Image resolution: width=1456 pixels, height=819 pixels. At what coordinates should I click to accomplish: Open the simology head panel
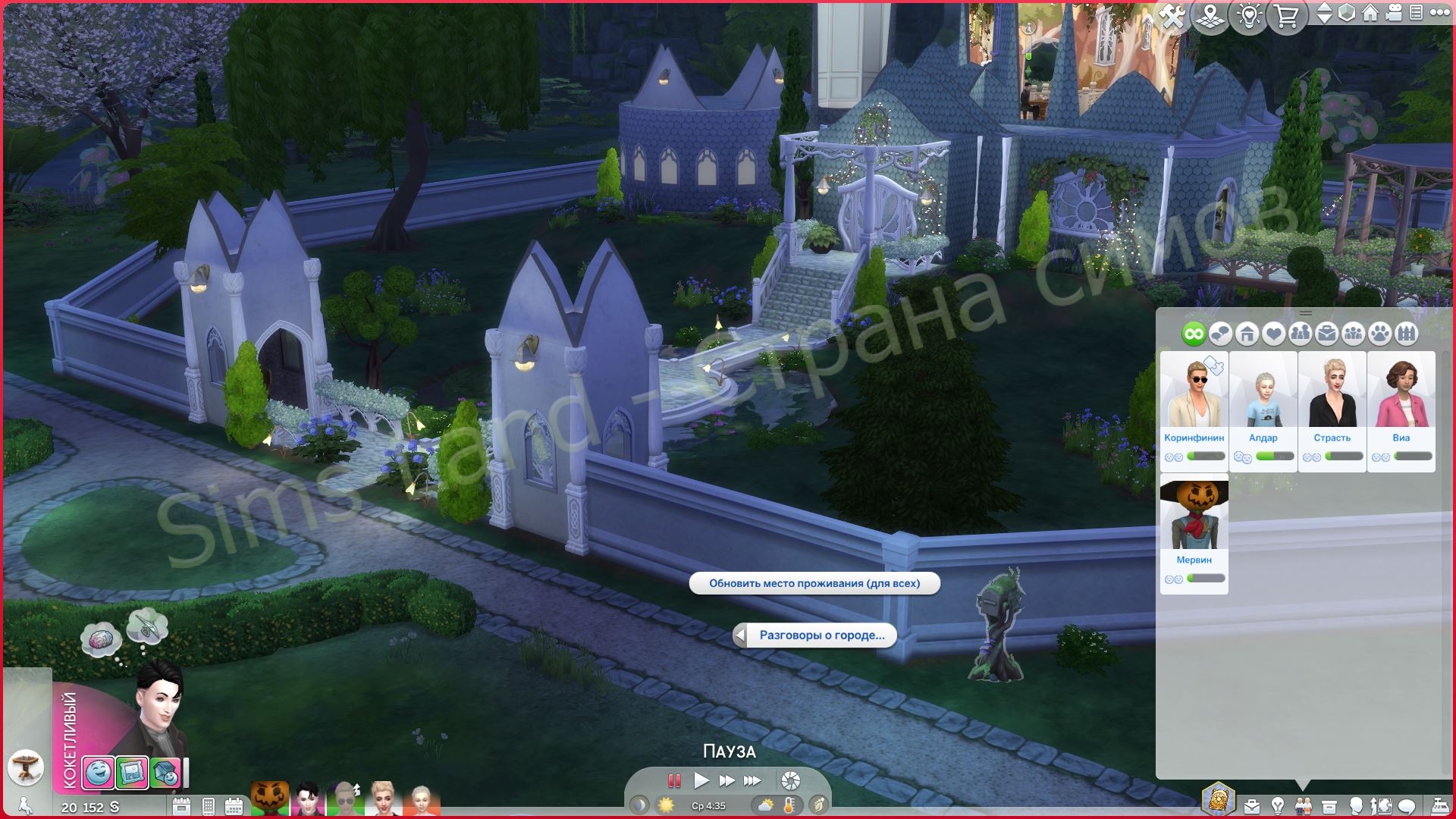(x=1357, y=806)
